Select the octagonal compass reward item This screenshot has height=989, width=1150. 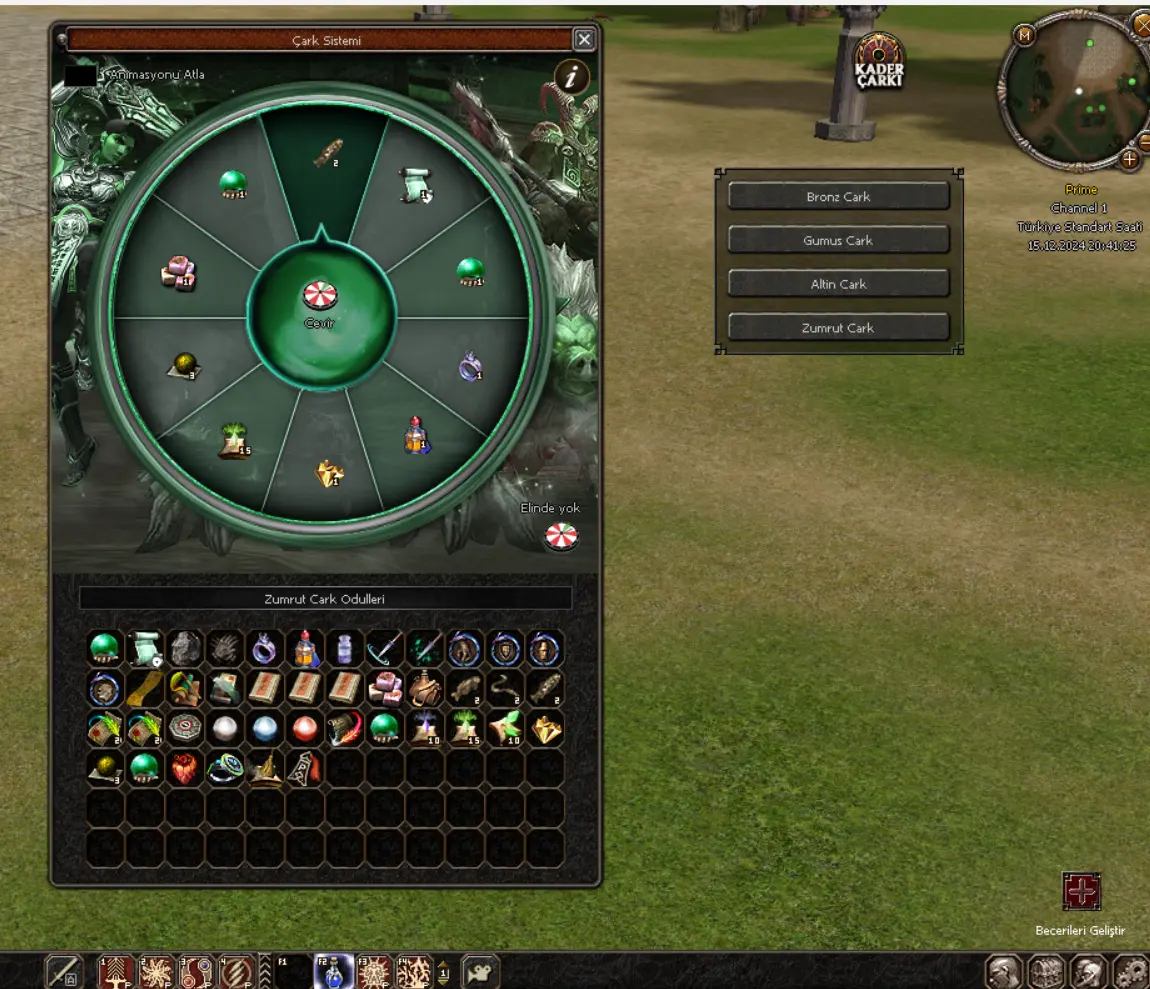[184, 729]
